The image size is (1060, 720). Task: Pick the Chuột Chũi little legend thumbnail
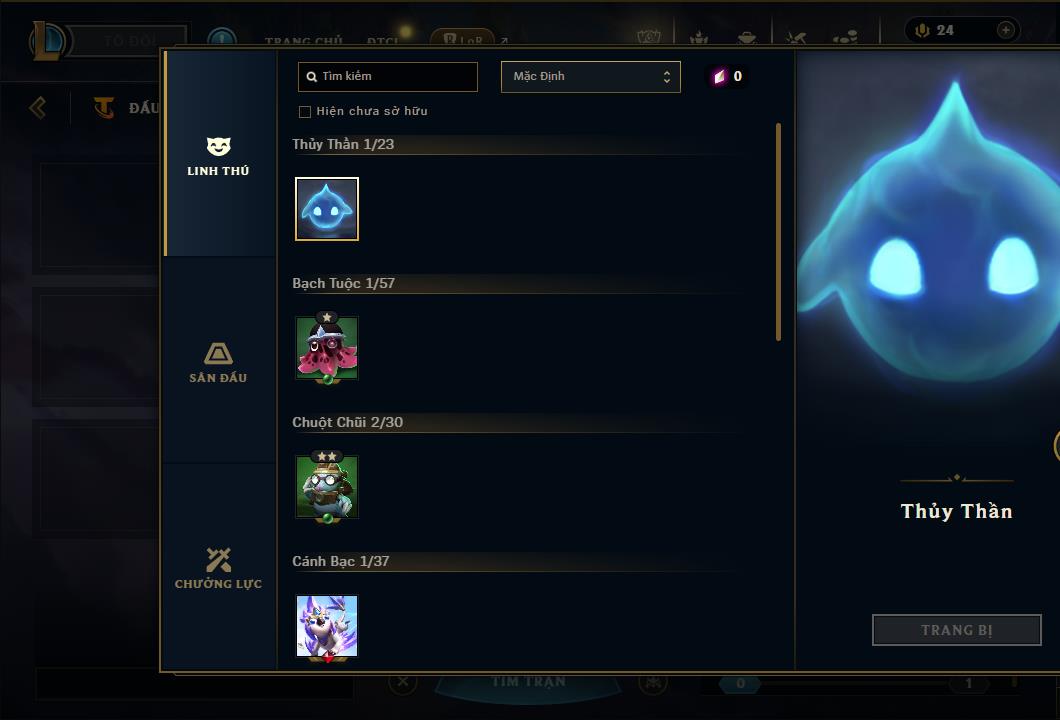(327, 487)
